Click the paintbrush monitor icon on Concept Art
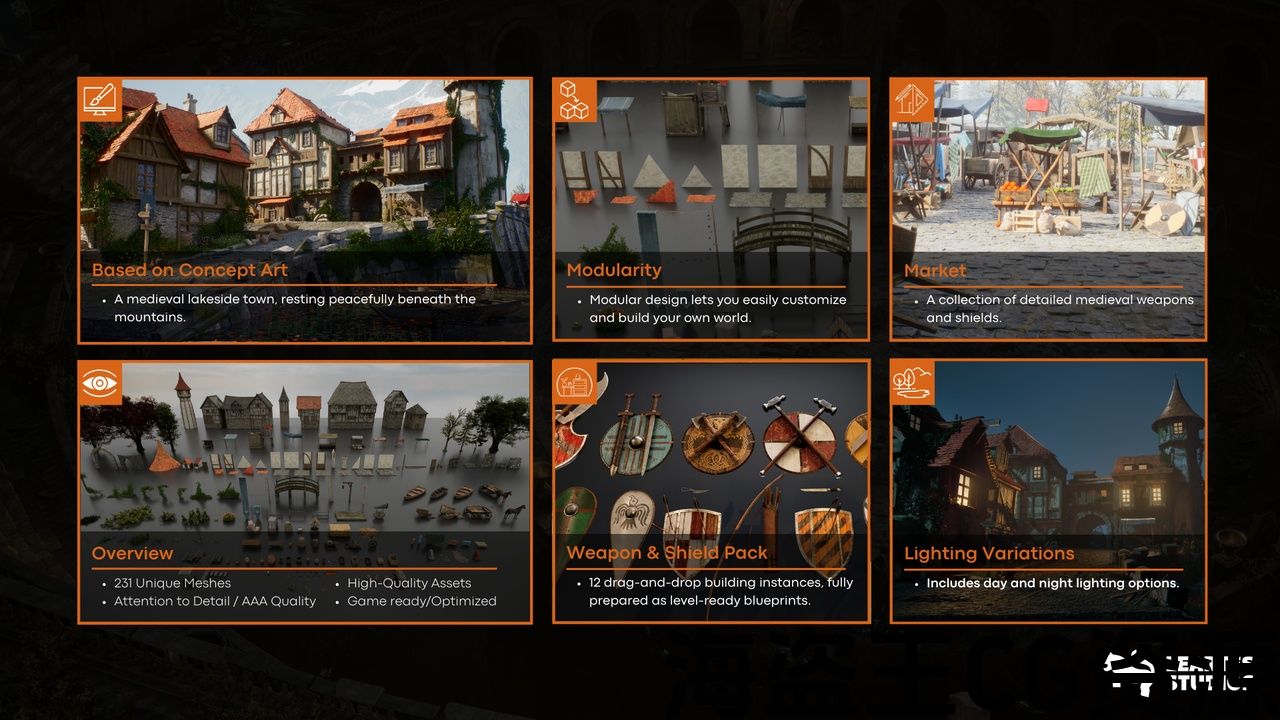The width and height of the screenshot is (1280, 720). point(101,100)
